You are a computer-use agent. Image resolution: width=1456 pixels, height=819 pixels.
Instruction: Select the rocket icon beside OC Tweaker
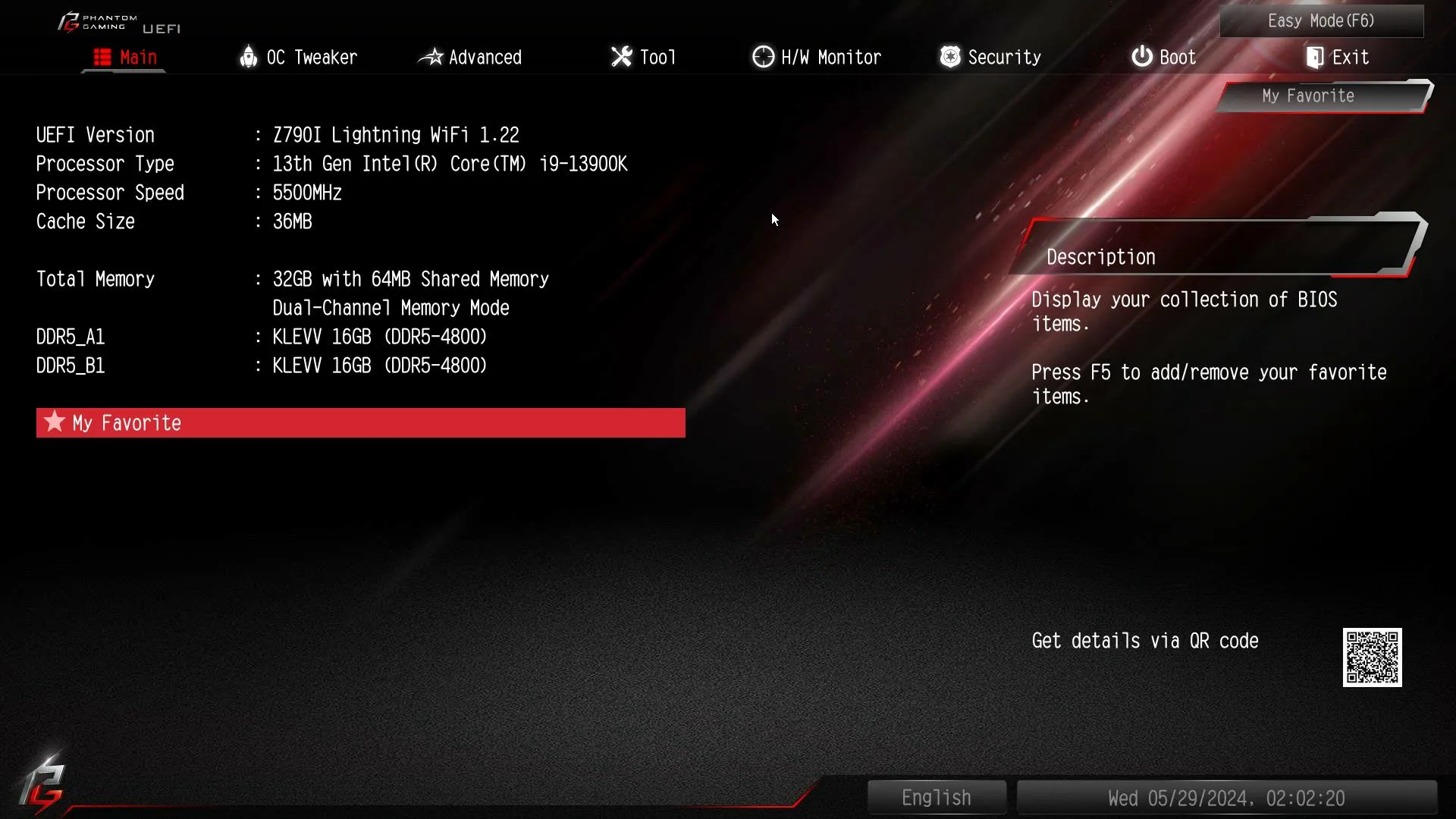click(248, 56)
